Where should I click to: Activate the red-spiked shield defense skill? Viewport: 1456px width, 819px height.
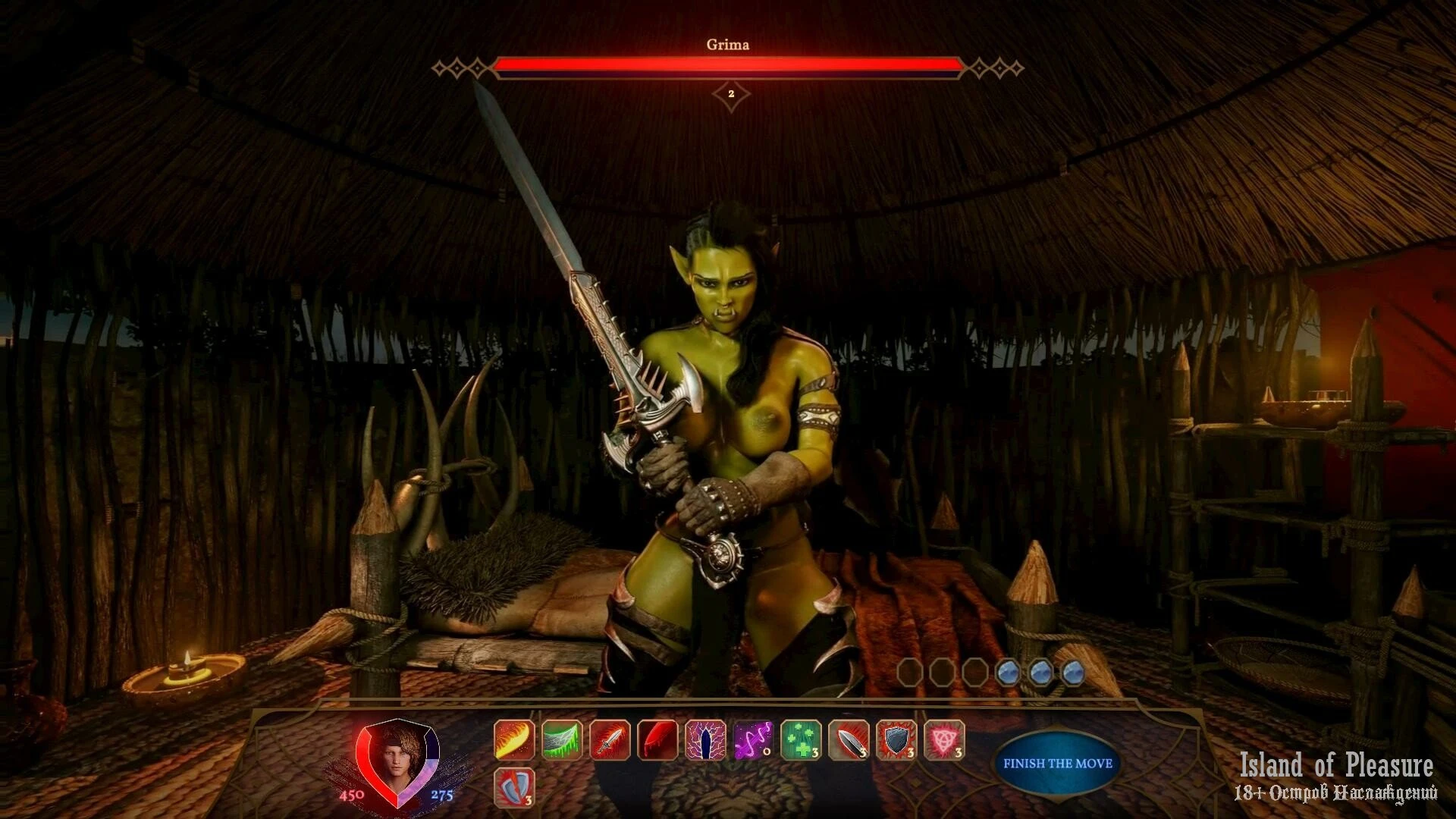tap(896, 740)
